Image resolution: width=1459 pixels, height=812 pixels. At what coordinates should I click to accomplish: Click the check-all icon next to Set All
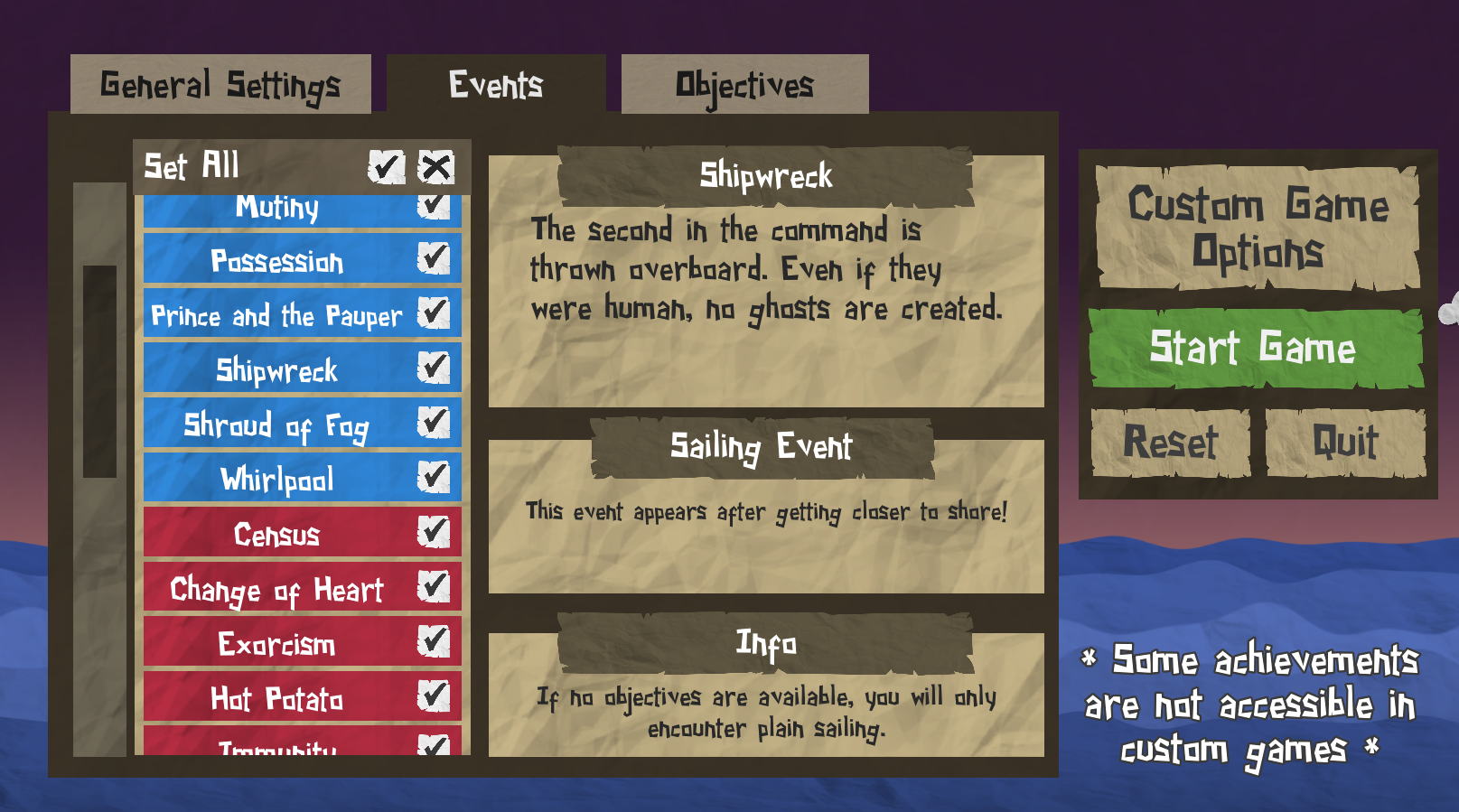386,167
